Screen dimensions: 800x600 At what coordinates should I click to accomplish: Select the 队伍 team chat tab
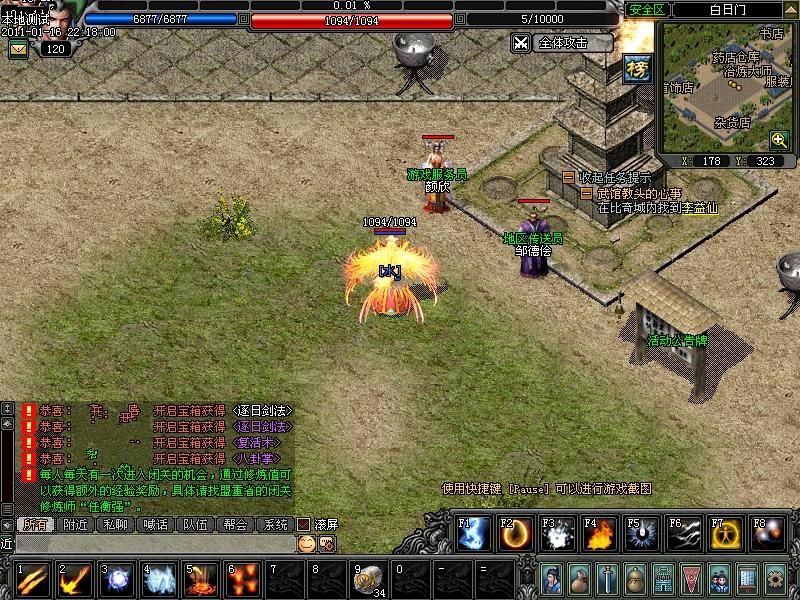coord(195,524)
